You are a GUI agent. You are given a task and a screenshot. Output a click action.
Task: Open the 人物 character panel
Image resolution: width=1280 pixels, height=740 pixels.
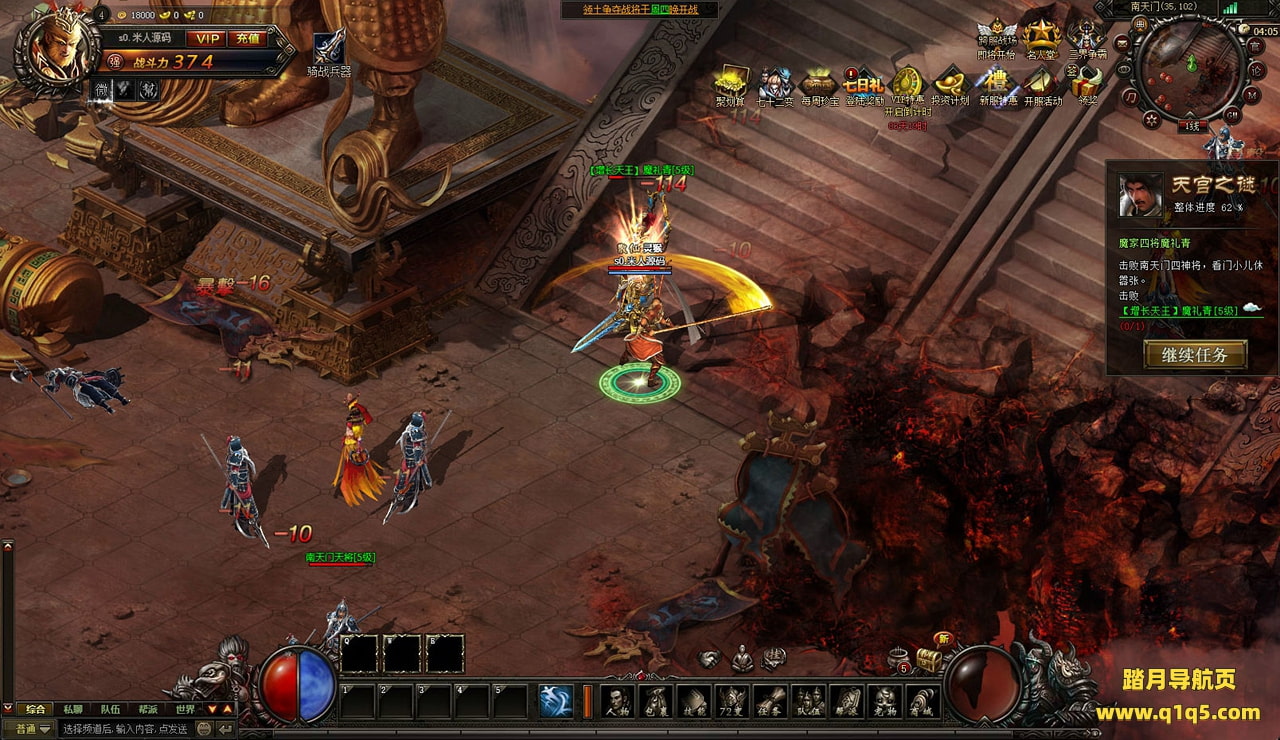coord(617,700)
